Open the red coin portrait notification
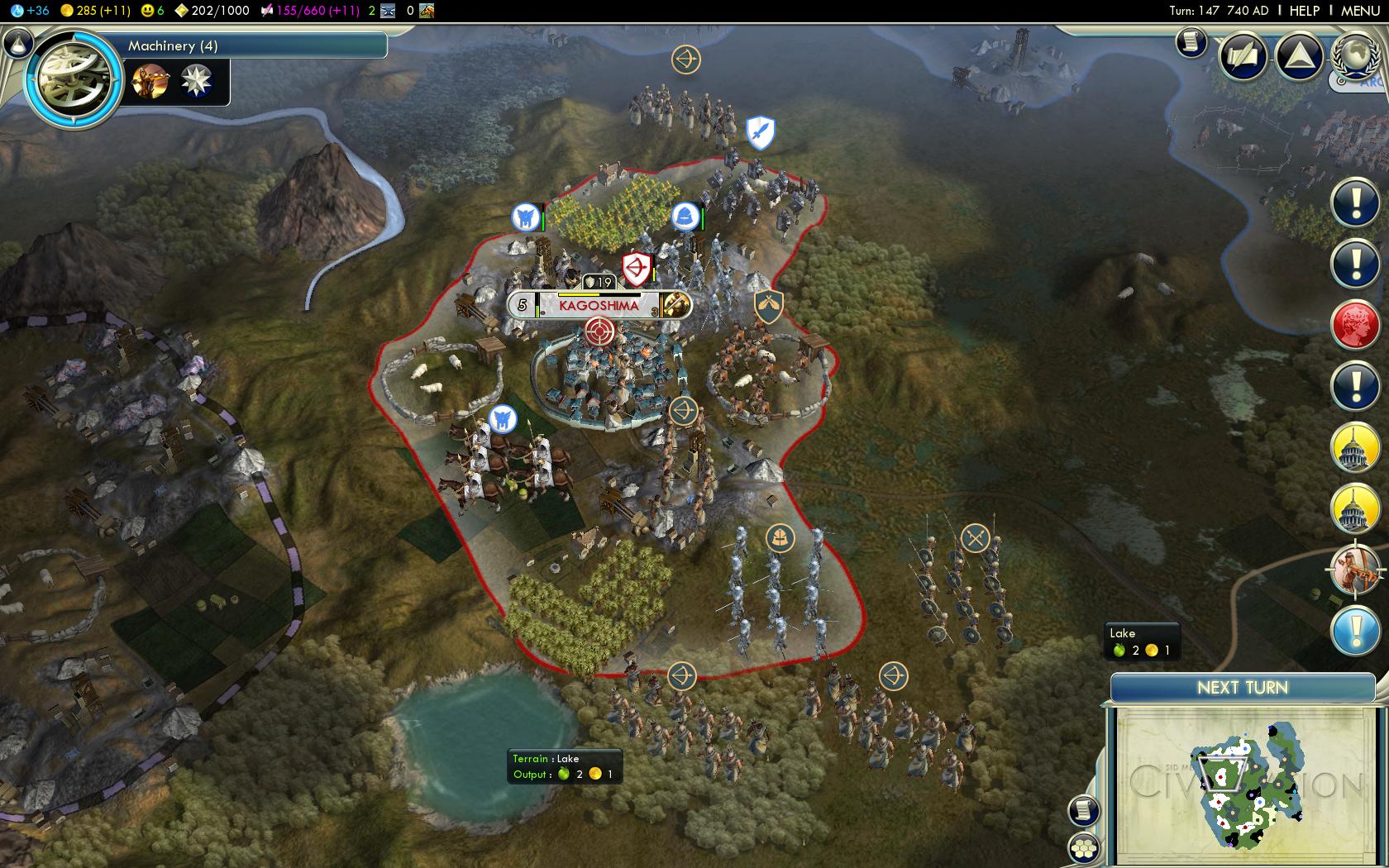The width and height of the screenshot is (1389, 868). pos(1355,325)
